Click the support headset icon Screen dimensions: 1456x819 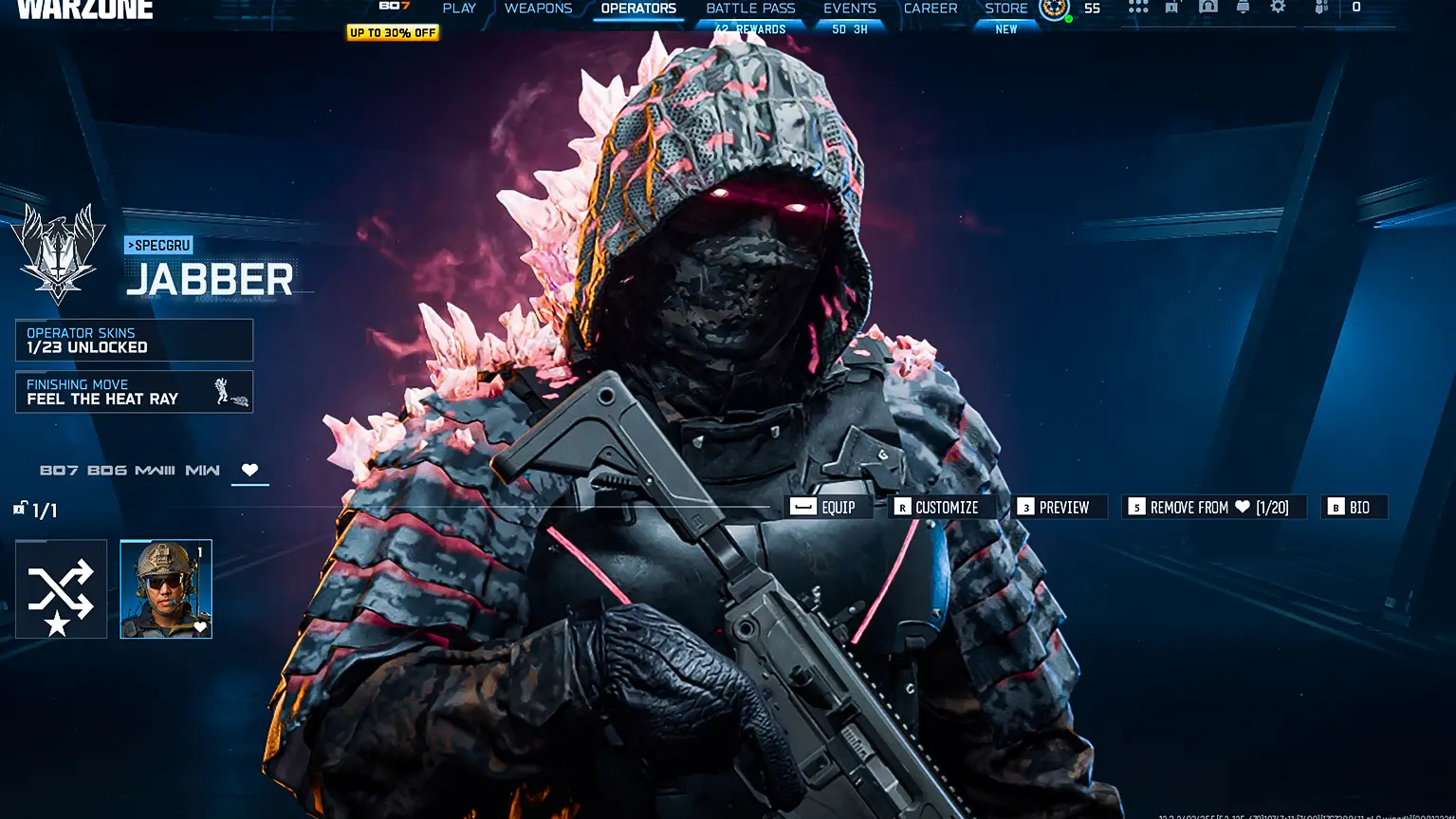pyautogui.click(x=1207, y=8)
